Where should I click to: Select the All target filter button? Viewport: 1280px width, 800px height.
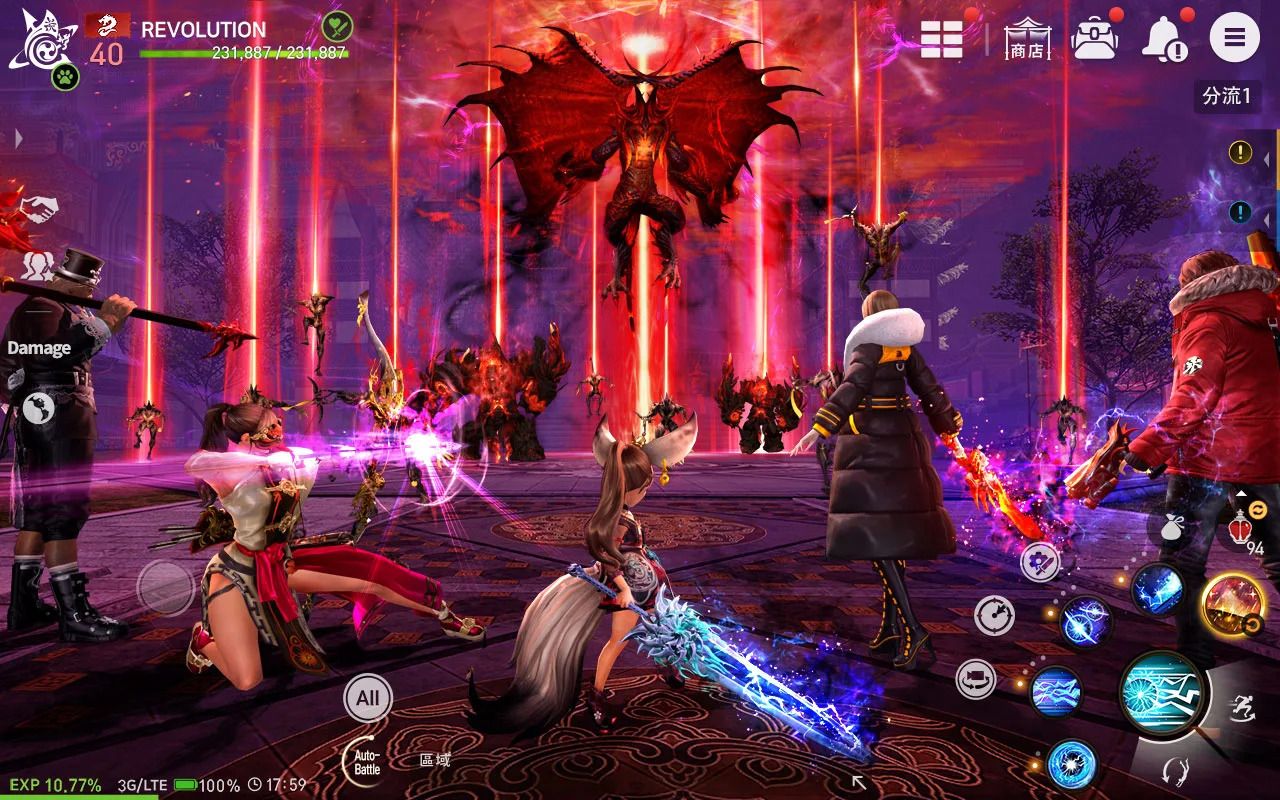pyautogui.click(x=367, y=697)
